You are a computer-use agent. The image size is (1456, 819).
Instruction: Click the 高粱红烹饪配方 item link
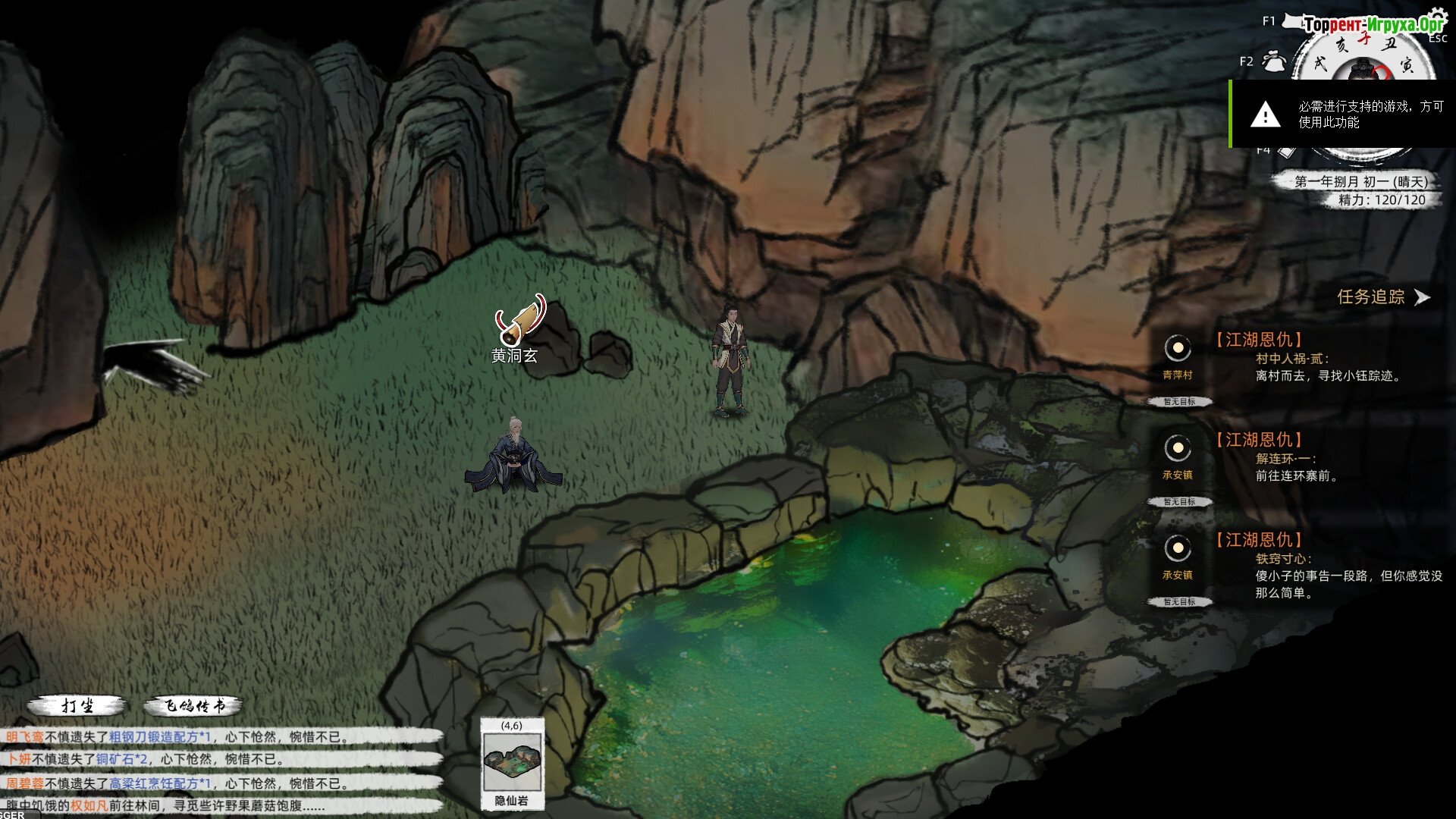tap(159, 783)
